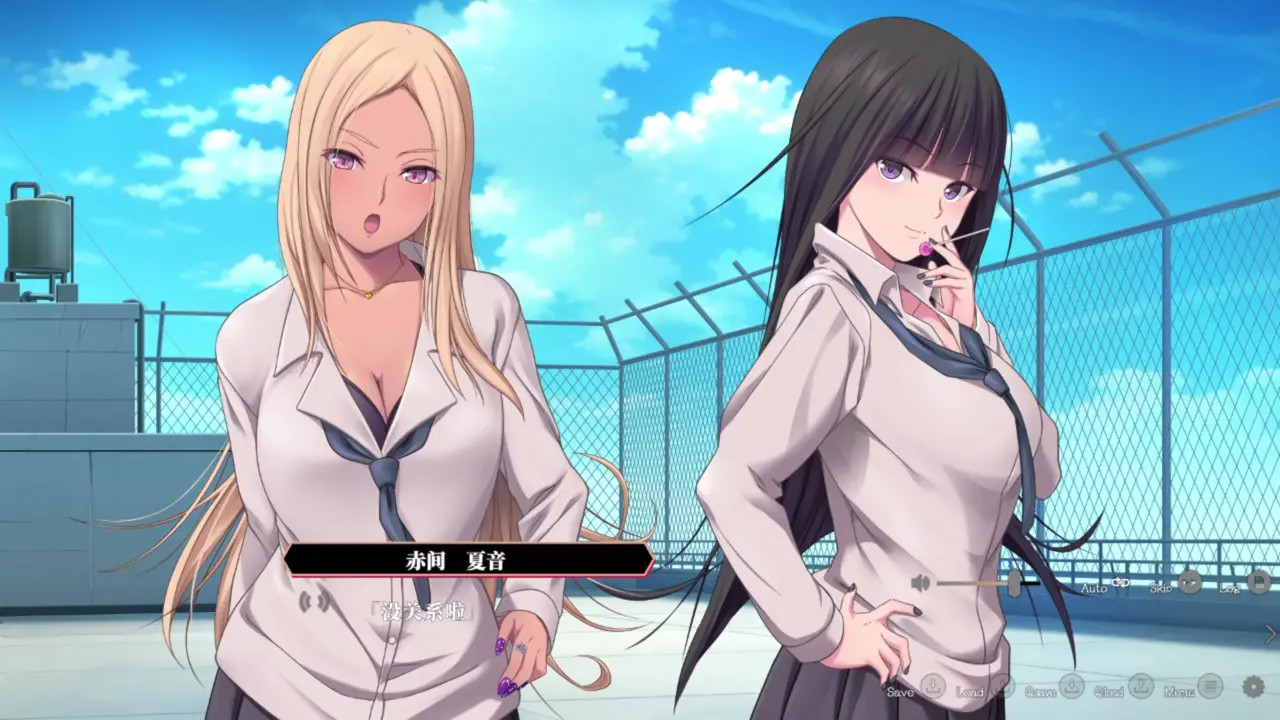Click the right-edge arrow to hide controls
Viewport: 1280px width, 720px height.
tap(1270, 633)
